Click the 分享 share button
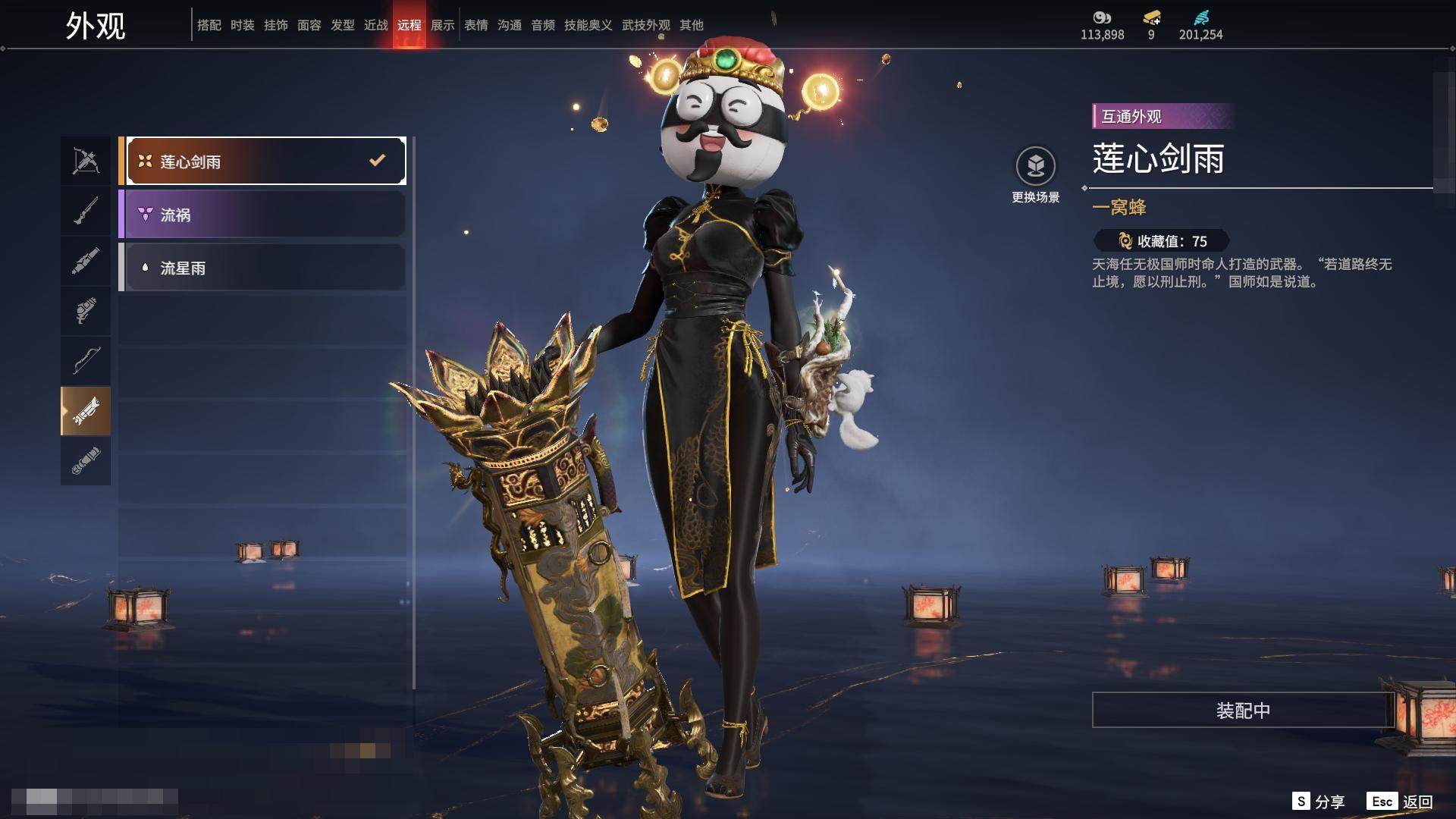This screenshot has width=1456, height=819. 1319,802
